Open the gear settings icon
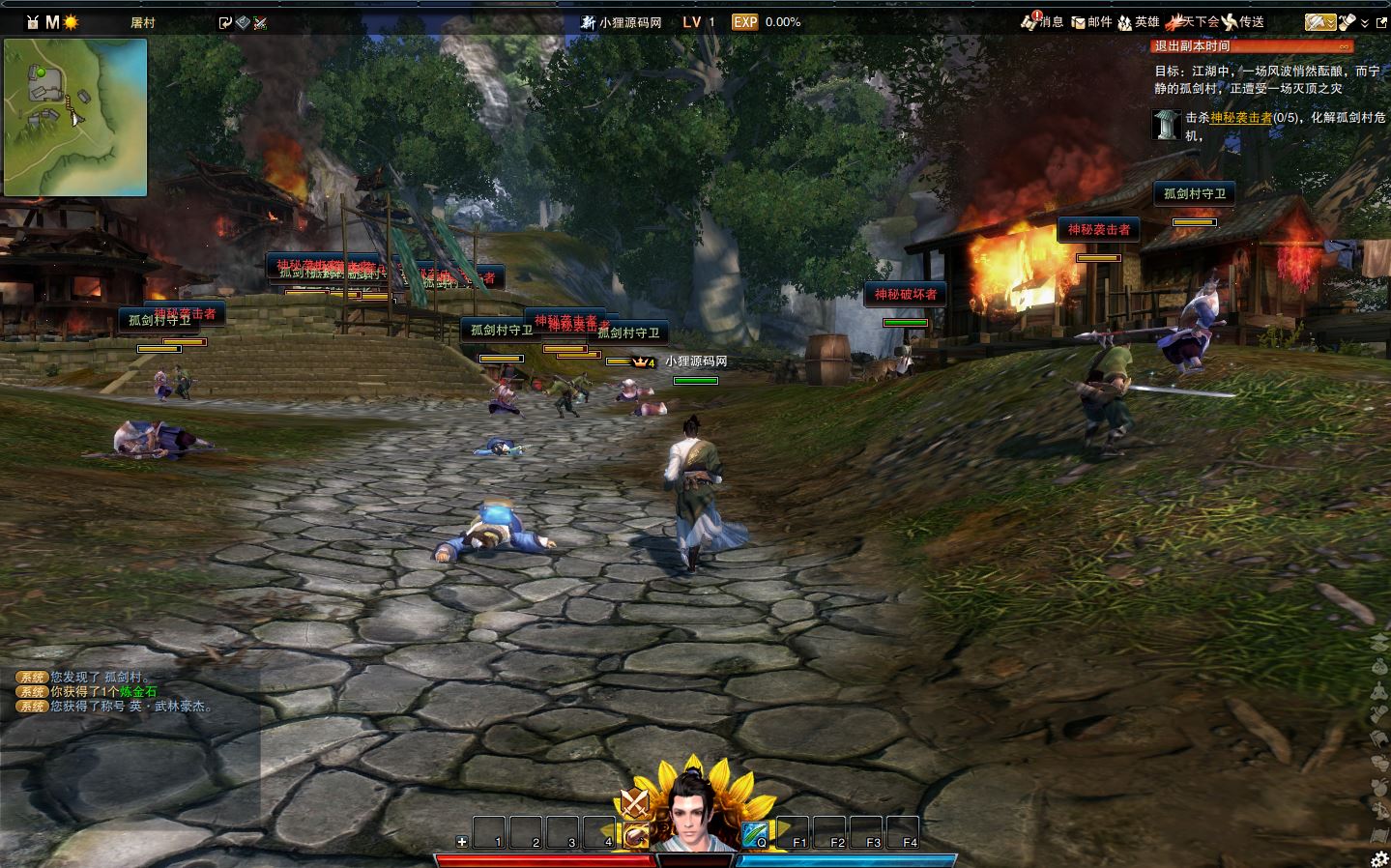This screenshot has height=868, width=1391. [1379, 858]
